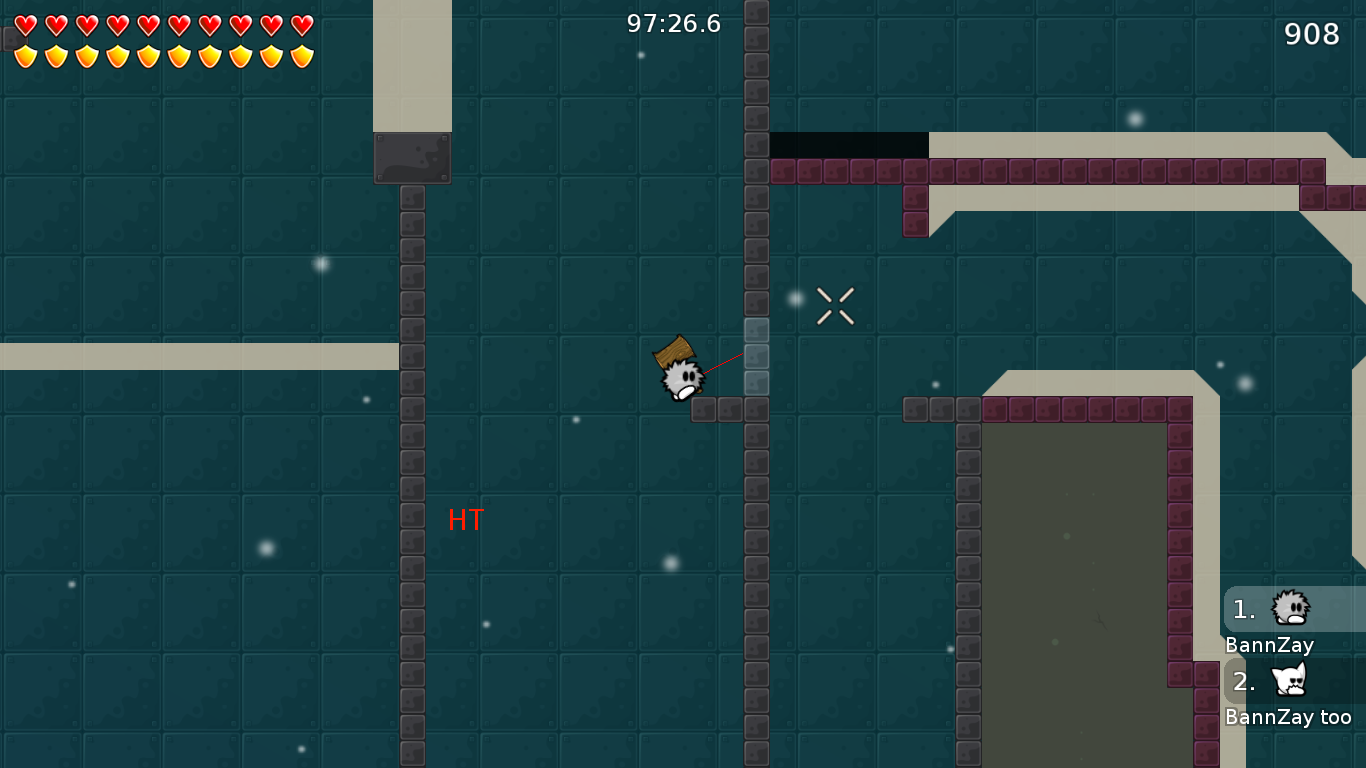The image size is (1366, 768).
Task: Select the player character wearing the paper bag
Action: pos(680,375)
